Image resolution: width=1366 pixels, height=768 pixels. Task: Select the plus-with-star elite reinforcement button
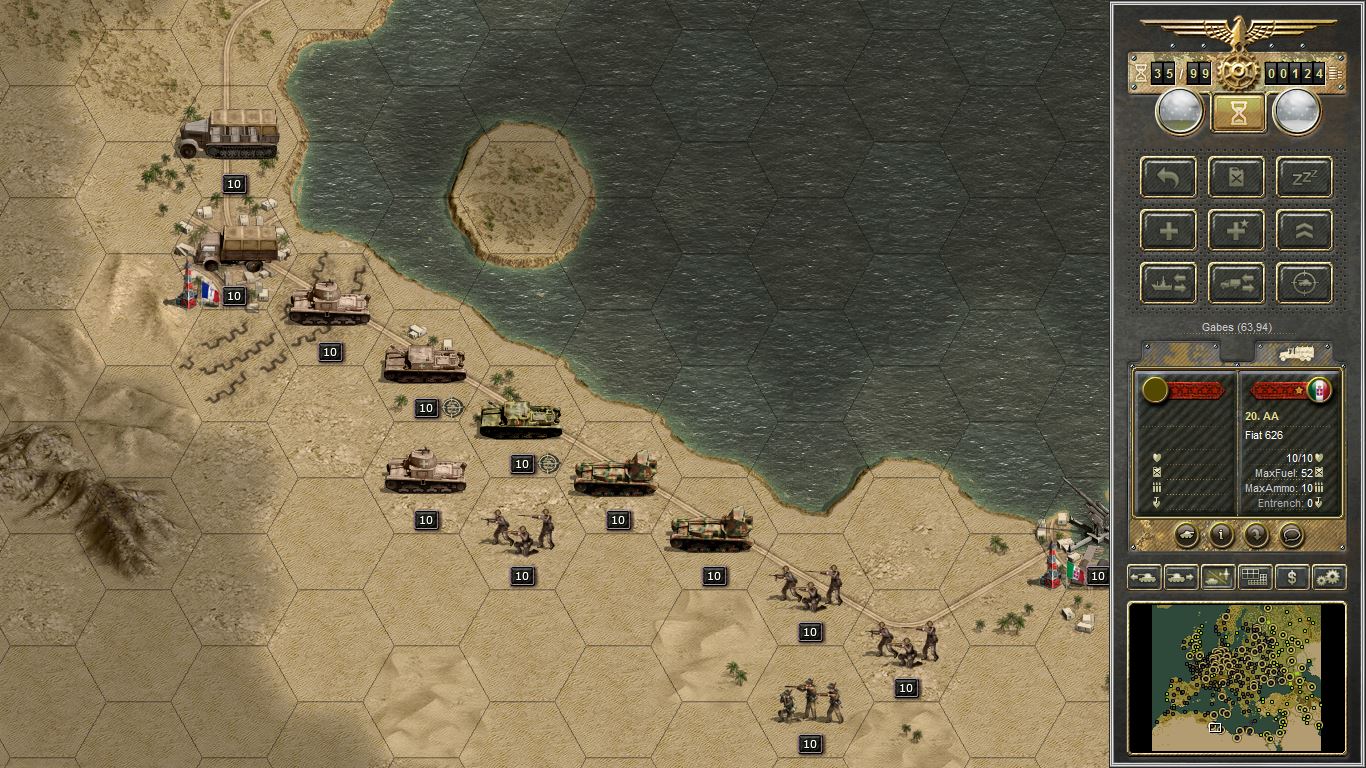pyautogui.click(x=1236, y=230)
